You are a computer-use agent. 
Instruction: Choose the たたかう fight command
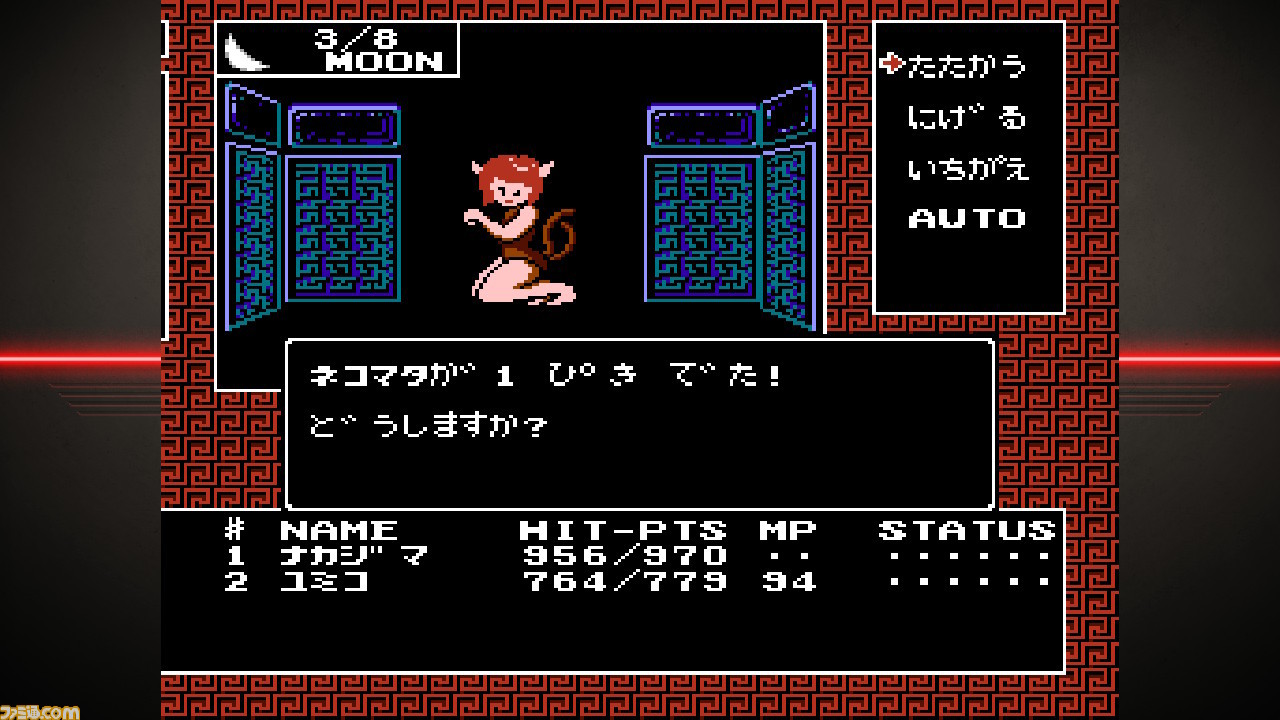pyautogui.click(x=965, y=63)
